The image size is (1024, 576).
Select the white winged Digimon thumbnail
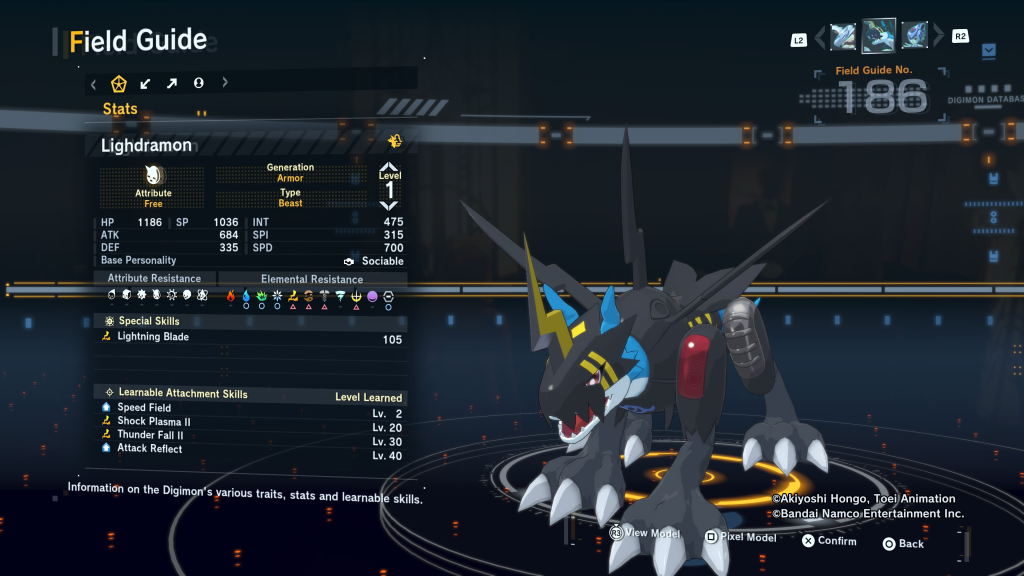pyautogui.click(x=843, y=37)
